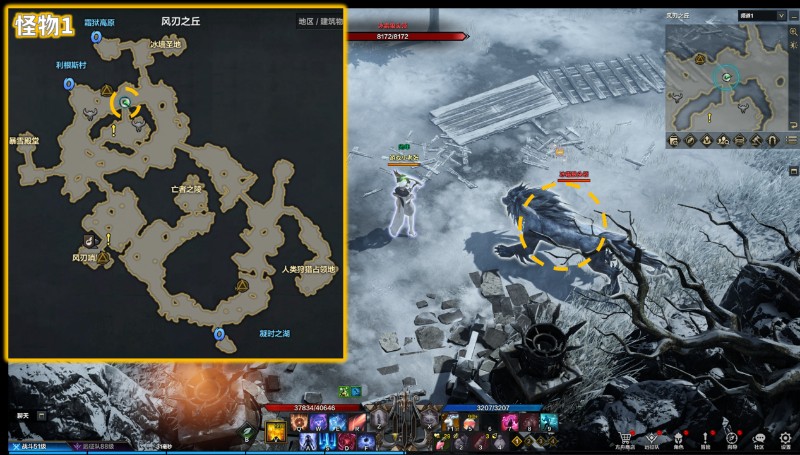The image size is (800, 455).
Task: Select the 风刃岗 location on the map
Action: click(x=84, y=257)
